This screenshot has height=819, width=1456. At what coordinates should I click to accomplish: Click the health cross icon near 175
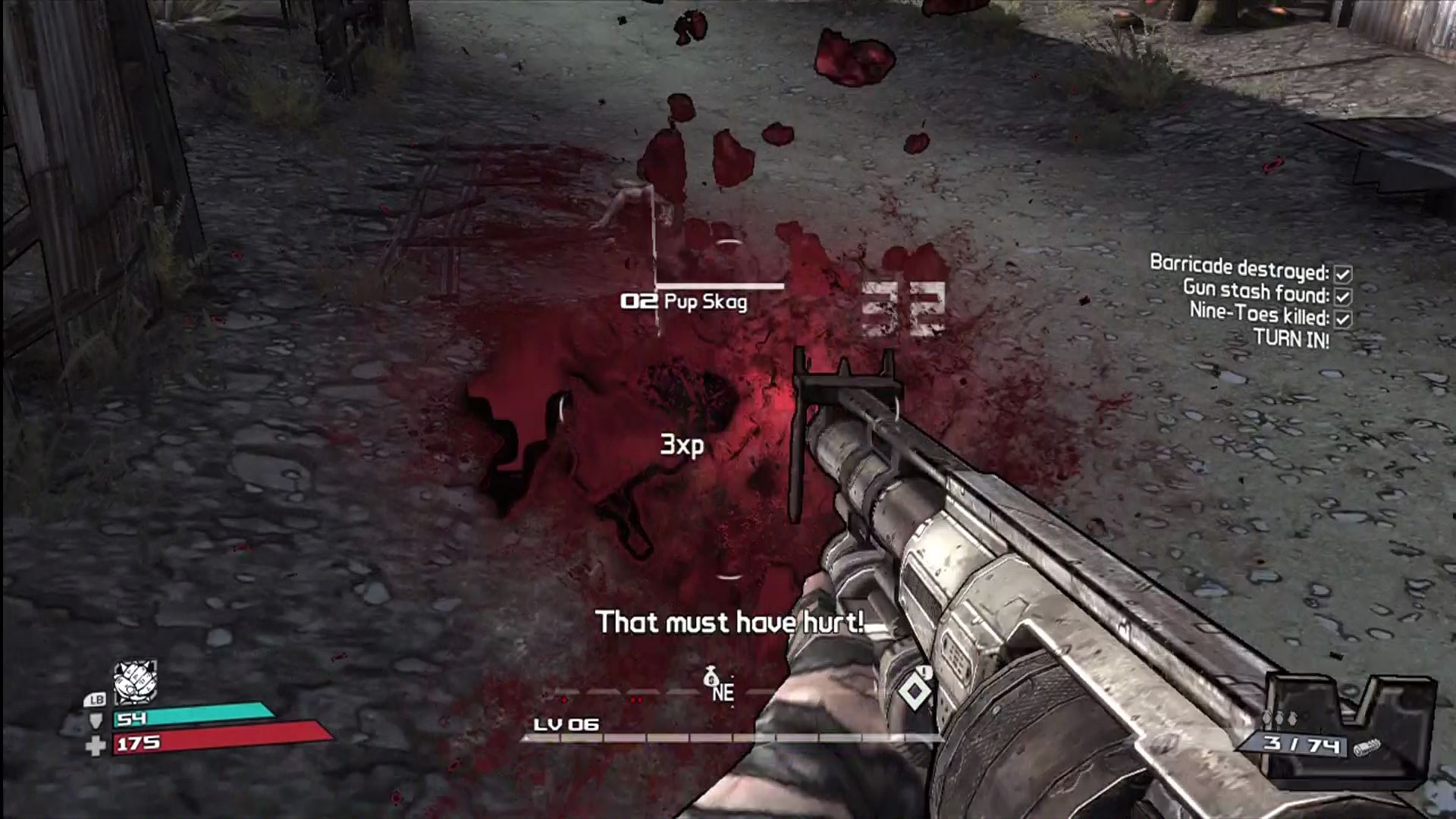click(96, 745)
